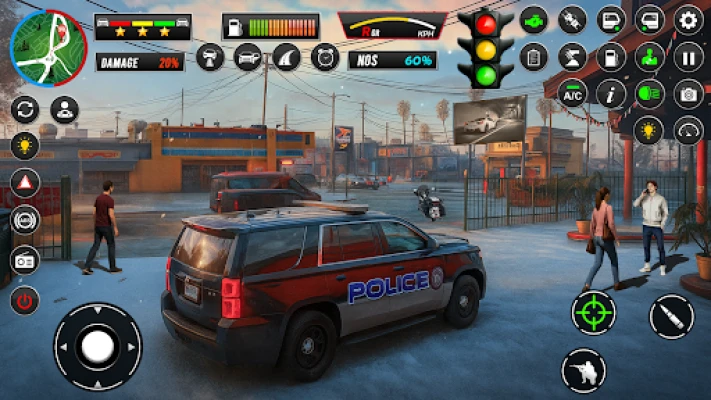Pause the game
Viewport: 711px width, 400px height.
[689, 56]
